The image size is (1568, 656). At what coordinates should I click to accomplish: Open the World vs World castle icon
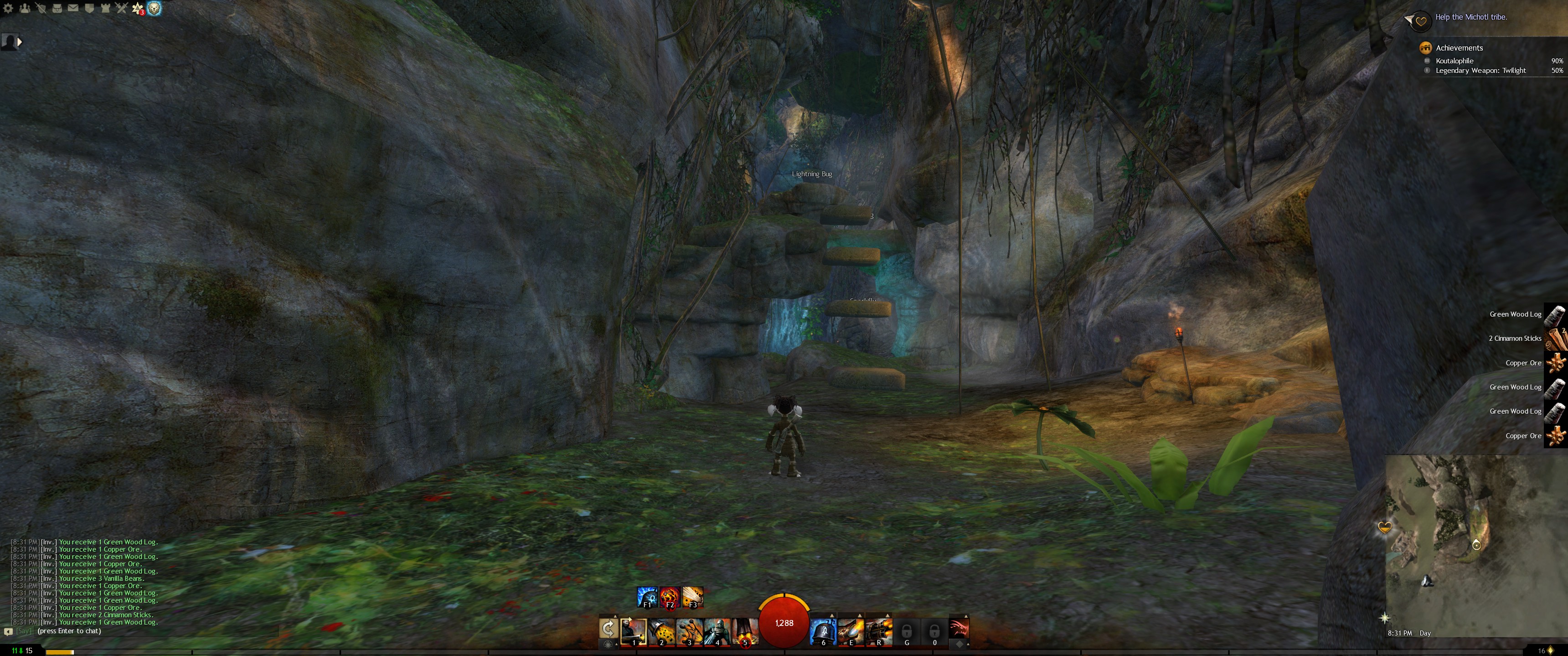(x=105, y=9)
